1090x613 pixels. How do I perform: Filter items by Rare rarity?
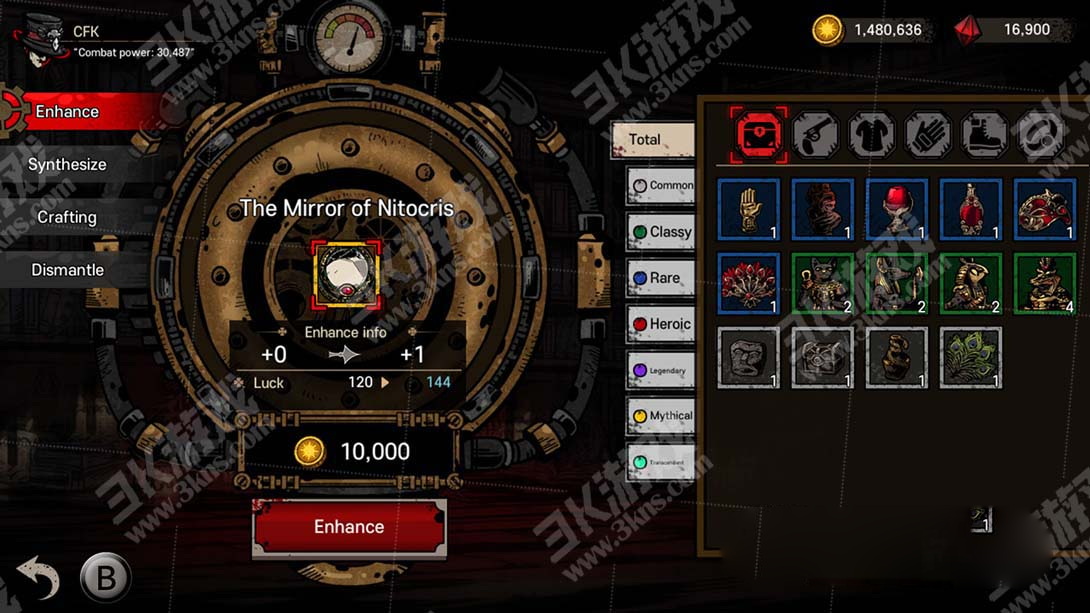tap(660, 278)
